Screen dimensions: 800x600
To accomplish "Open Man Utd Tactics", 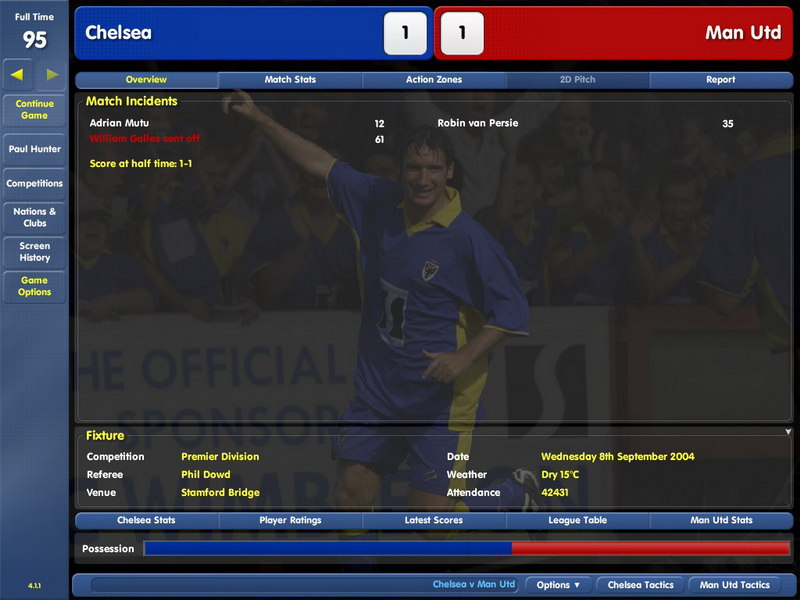I will point(734,585).
